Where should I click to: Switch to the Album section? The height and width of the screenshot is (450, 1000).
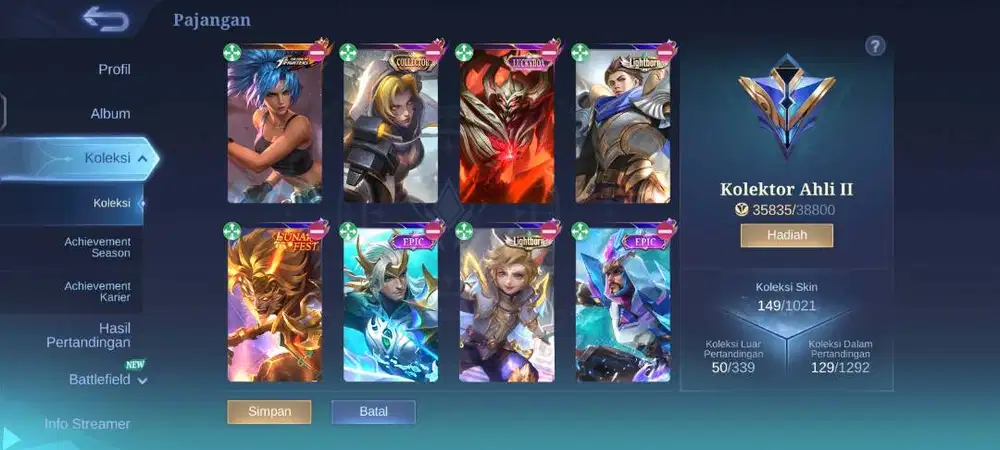[110, 114]
